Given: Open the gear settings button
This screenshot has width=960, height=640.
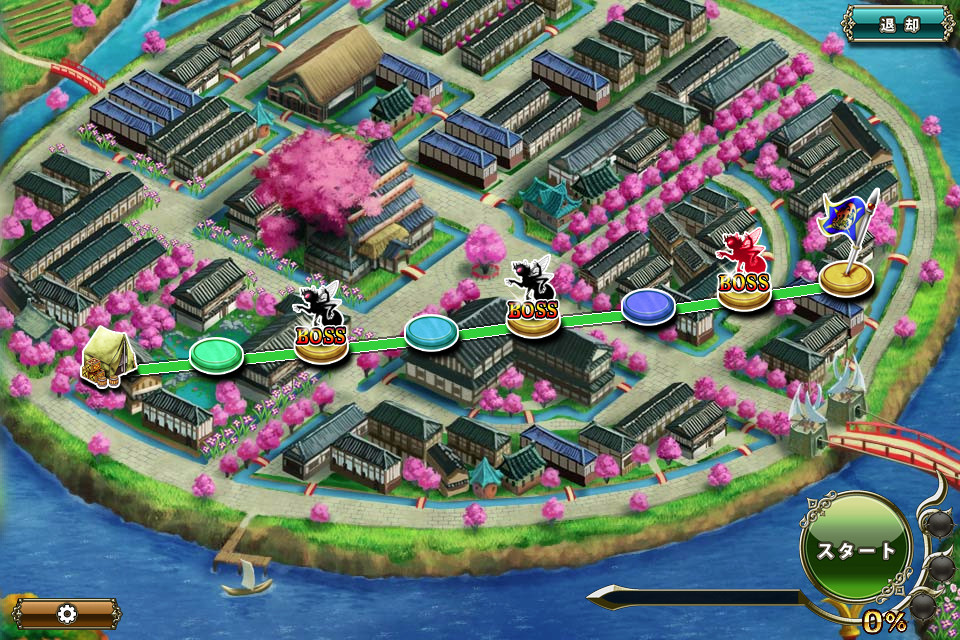Looking at the screenshot, I should (66, 613).
